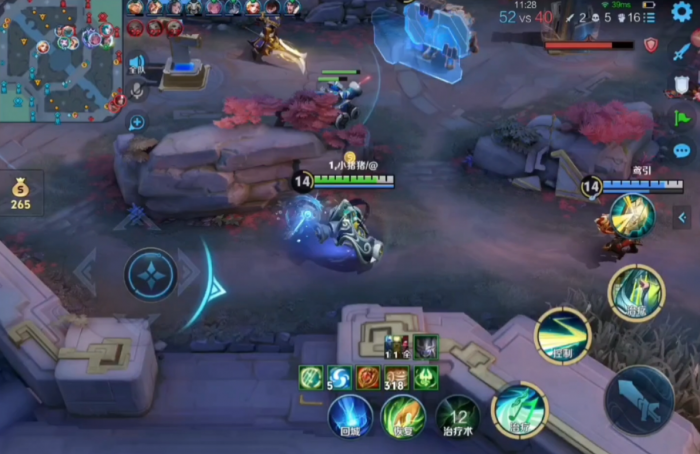Select the item slot showing 318
This screenshot has width=700, height=454.
click(397, 378)
